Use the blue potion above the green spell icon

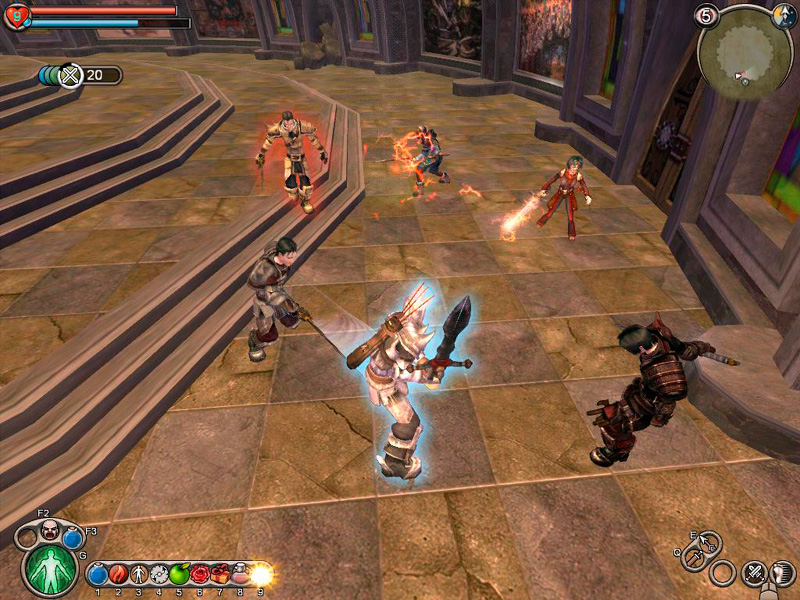click(x=72, y=538)
